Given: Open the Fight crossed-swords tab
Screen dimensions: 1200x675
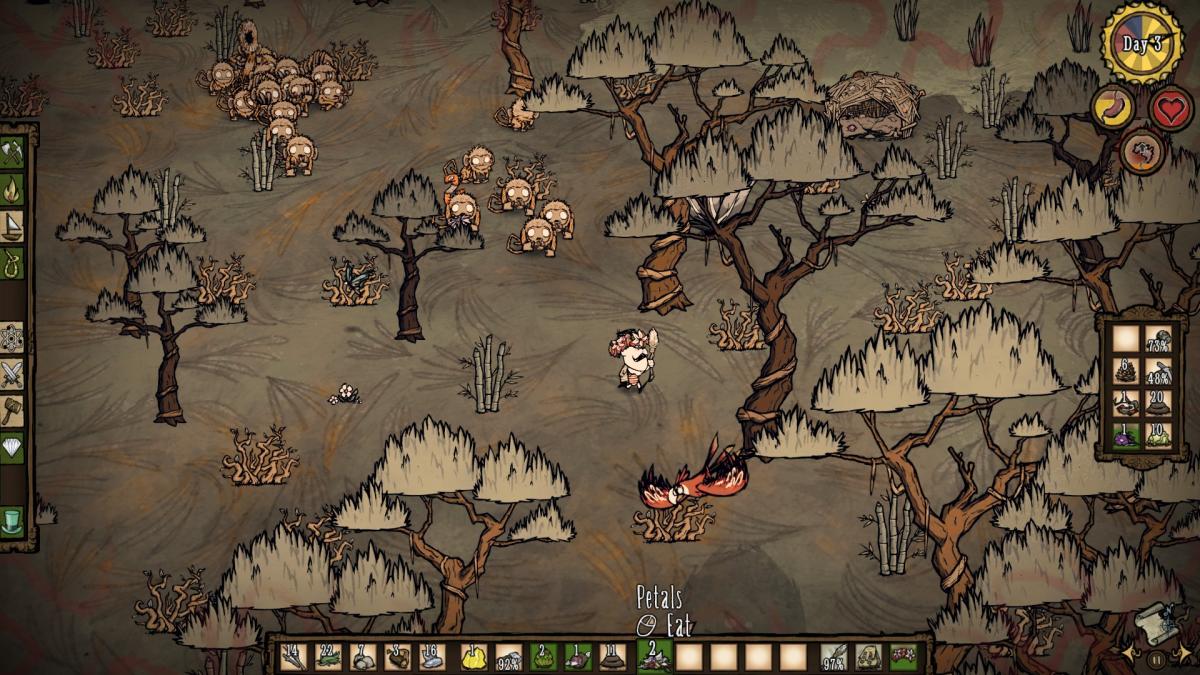Looking at the screenshot, I should coord(14,374).
